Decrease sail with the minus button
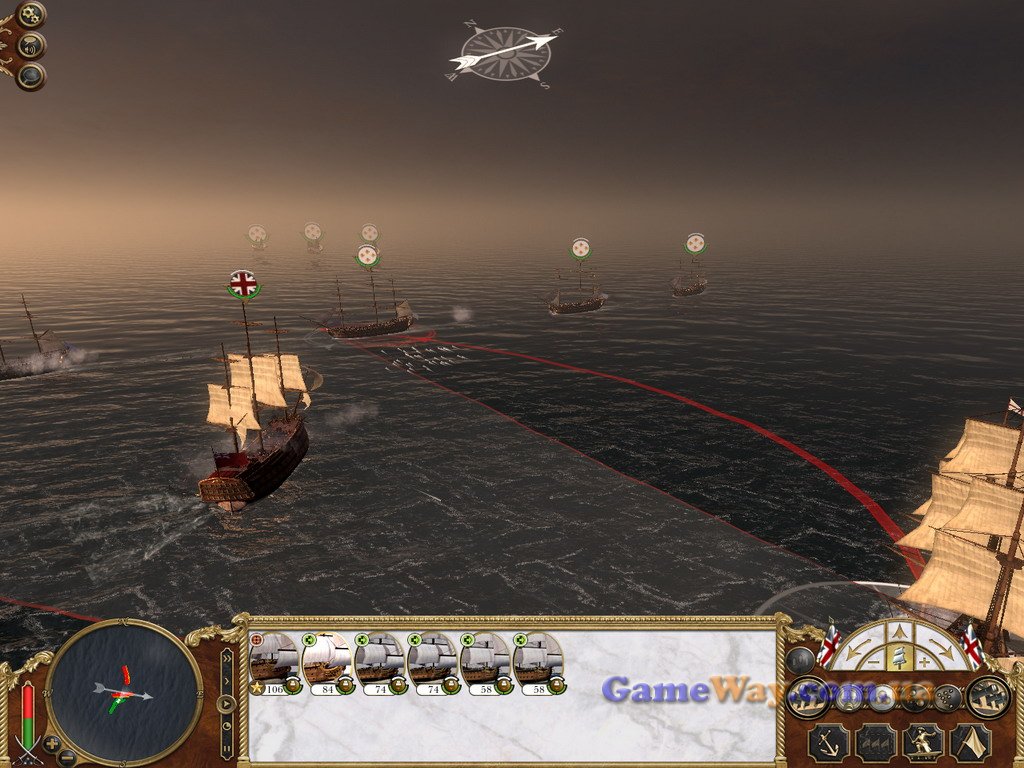Screen dimensions: 1024x768 click(875, 662)
